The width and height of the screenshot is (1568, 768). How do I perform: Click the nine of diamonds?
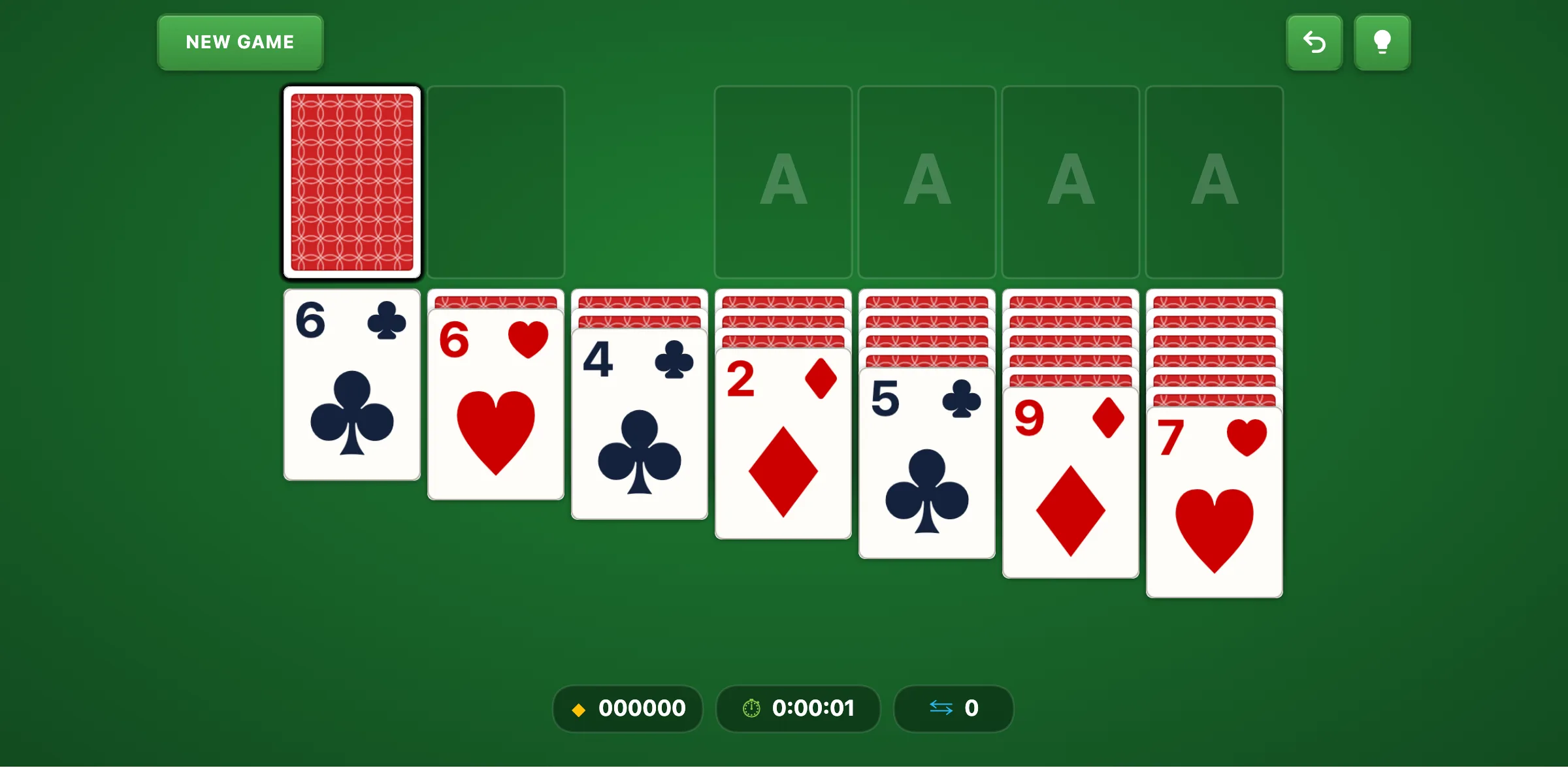(x=1070, y=483)
